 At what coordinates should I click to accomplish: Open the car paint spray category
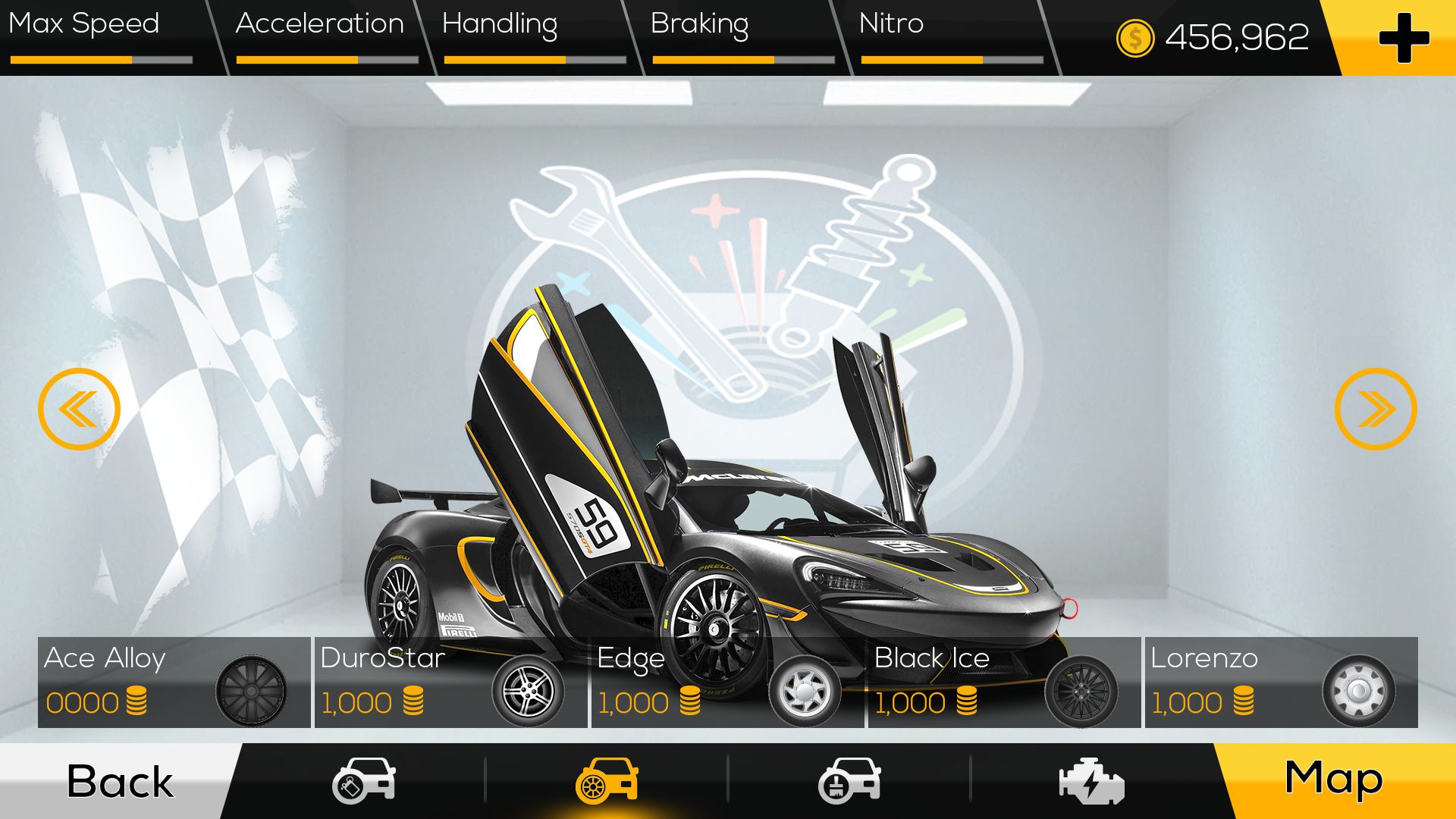(364, 781)
